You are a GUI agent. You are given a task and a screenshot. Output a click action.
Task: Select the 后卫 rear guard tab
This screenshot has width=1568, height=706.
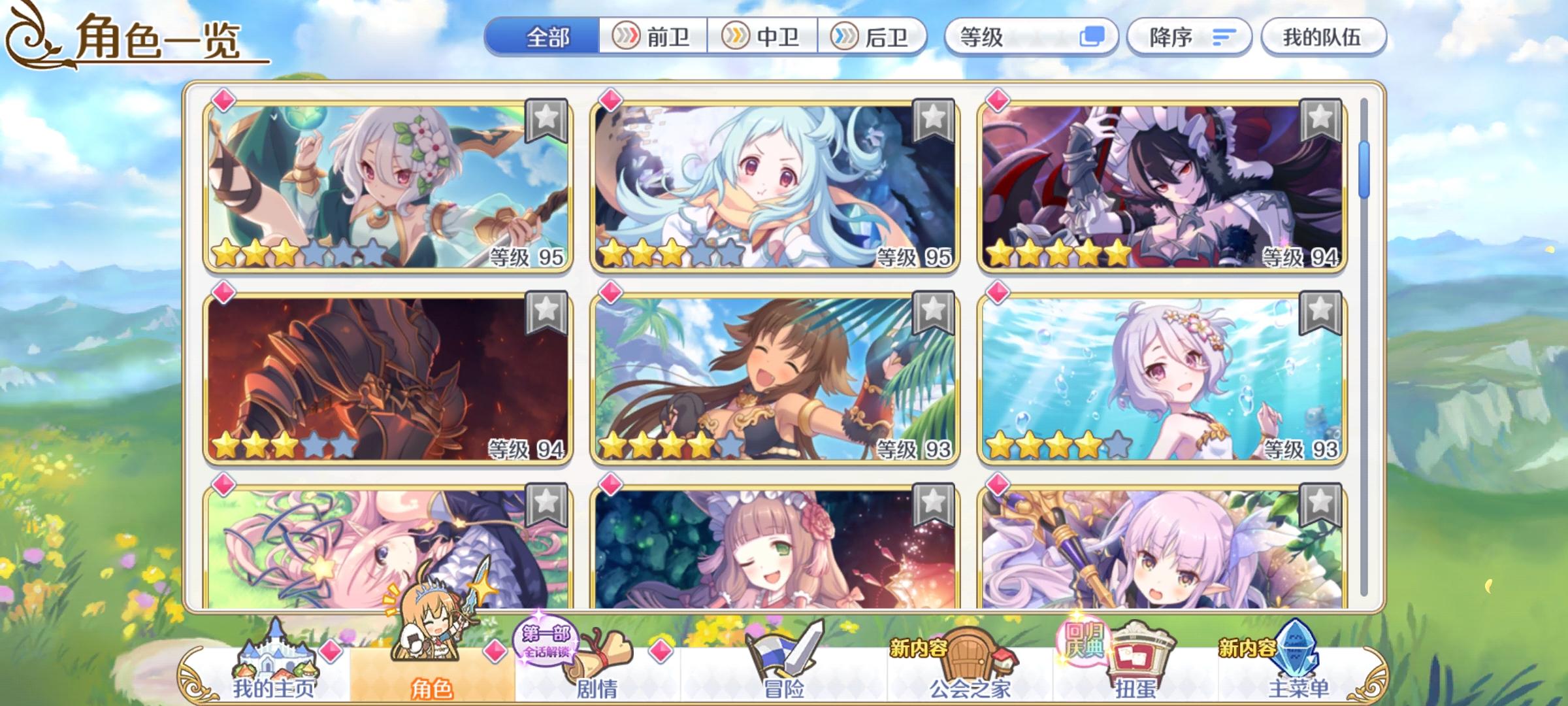[x=874, y=37]
